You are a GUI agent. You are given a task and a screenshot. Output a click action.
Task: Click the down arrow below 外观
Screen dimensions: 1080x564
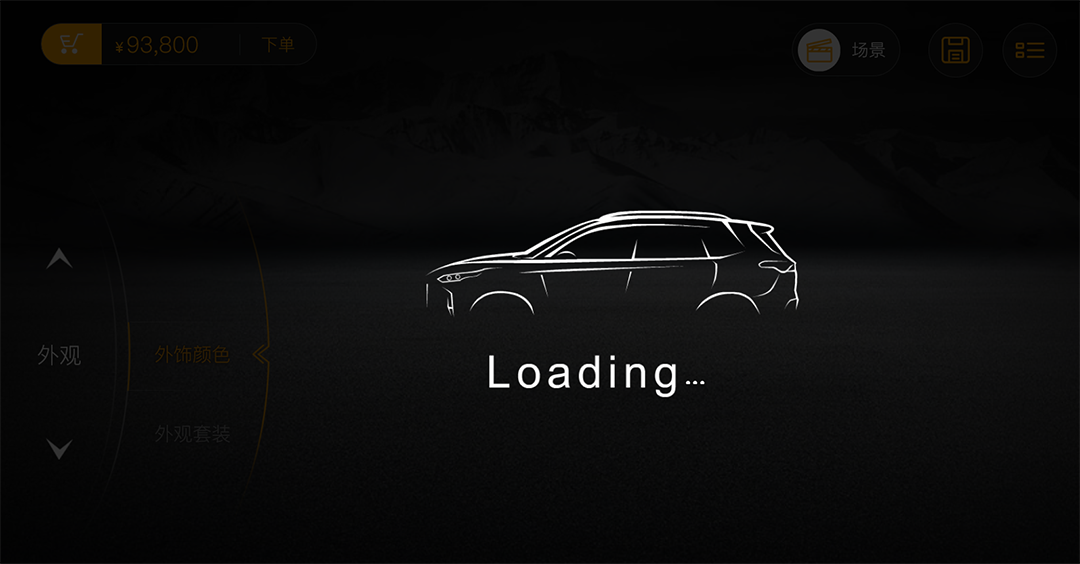(59, 450)
